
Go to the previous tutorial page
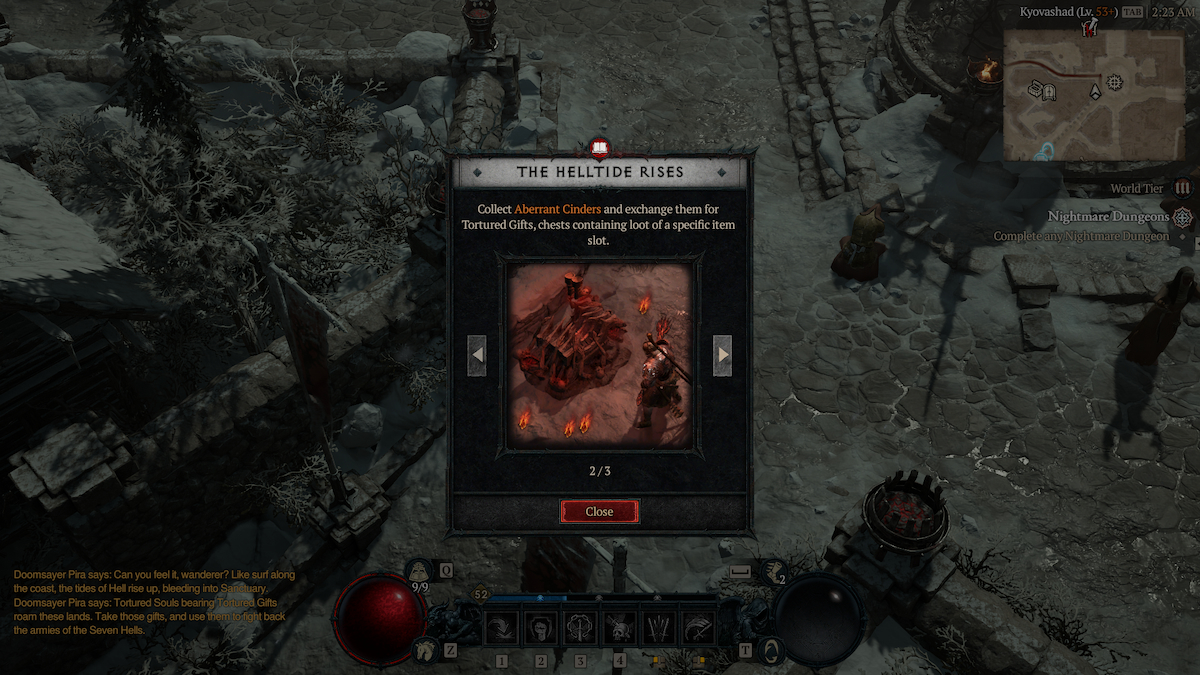coord(478,355)
